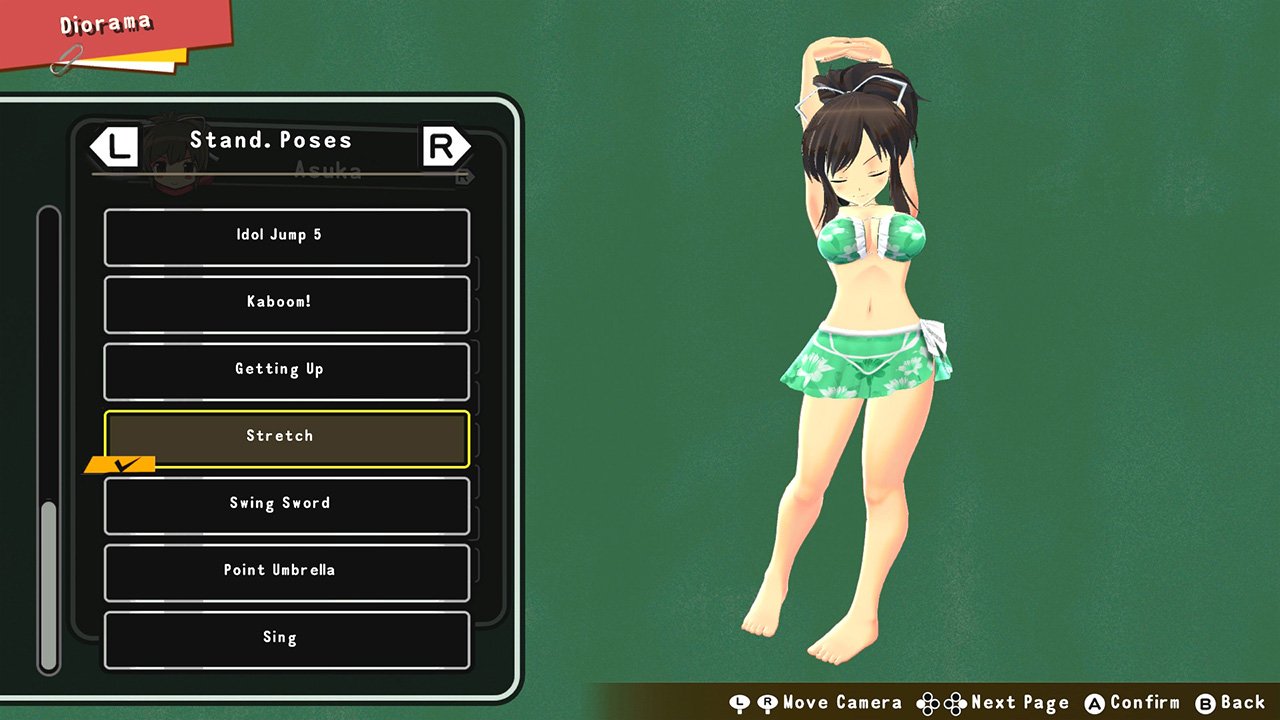The width and height of the screenshot is (1280, 720).
Task: Click the L arrow to previous pose category
Action: click(x=115, y=145)
